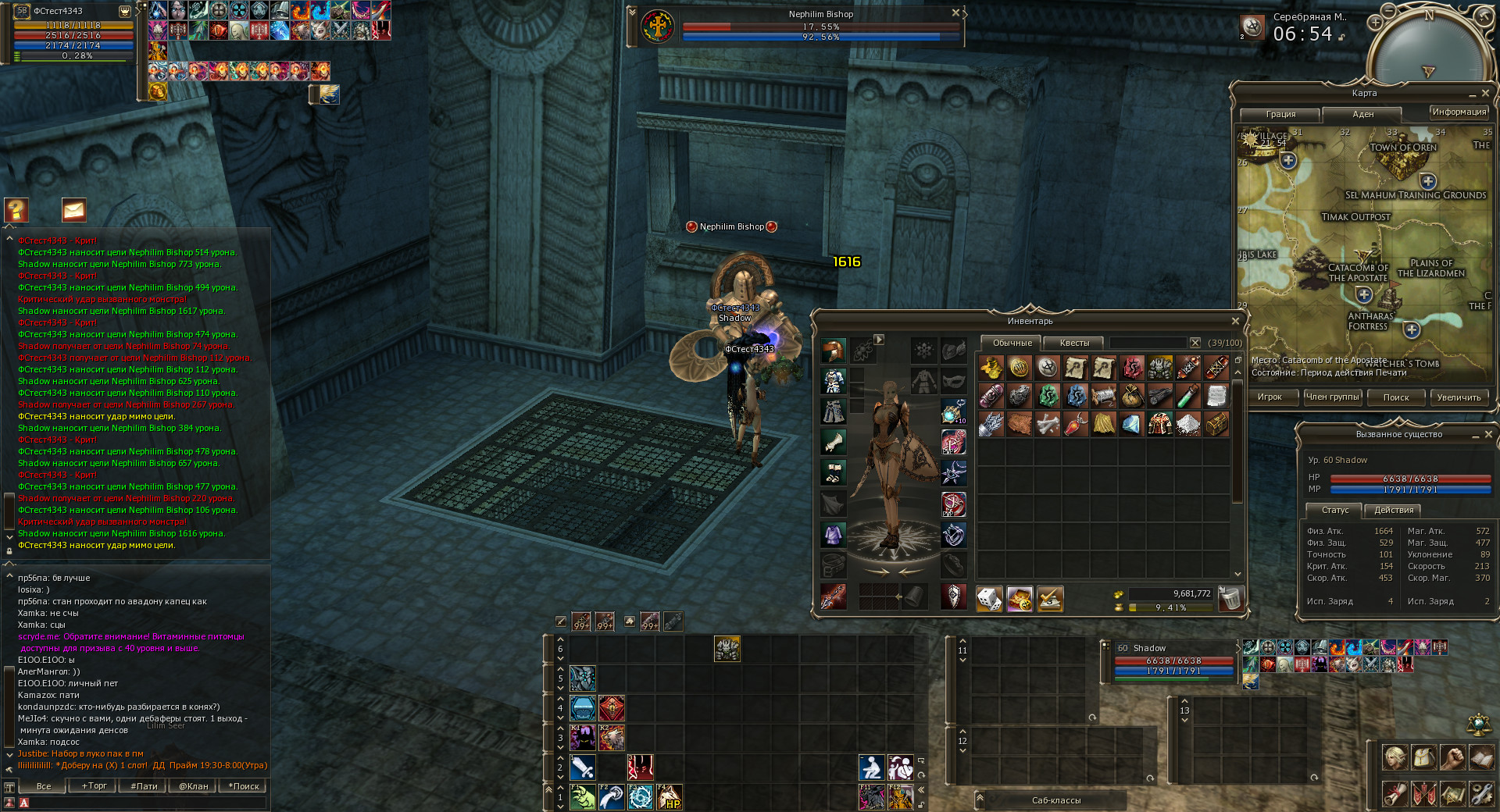Close the Nephilim Bishop target bar
Viewport: 1500px width, 812px height.
(955, 13)
